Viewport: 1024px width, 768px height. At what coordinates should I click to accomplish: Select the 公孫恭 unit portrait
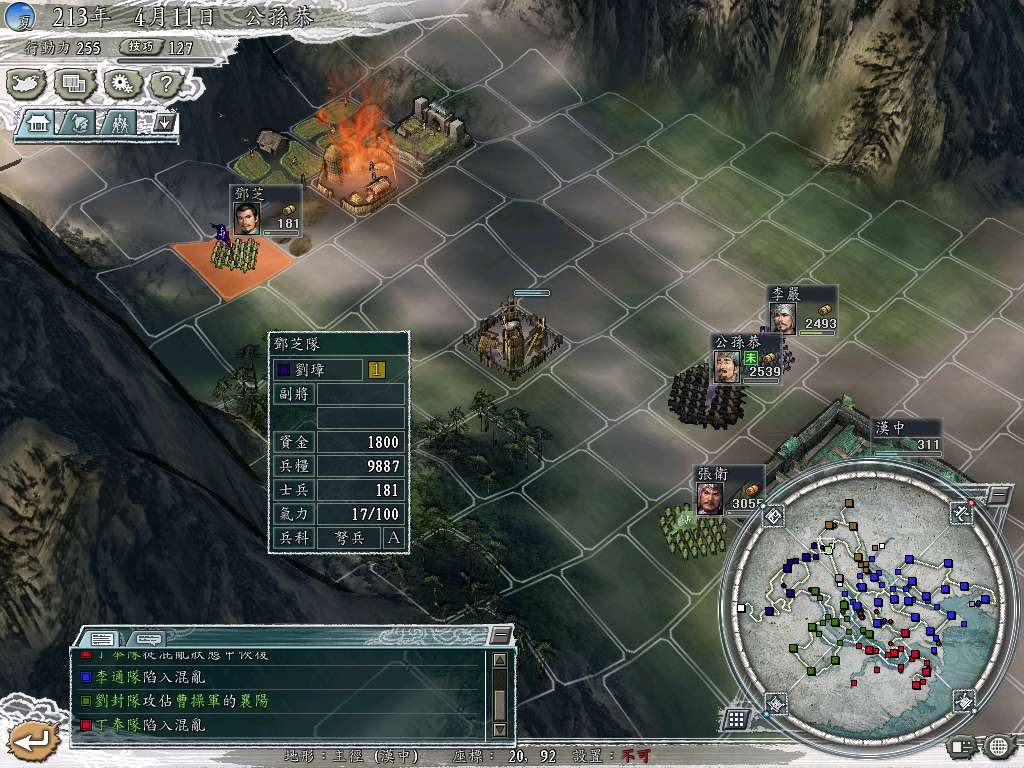pos(725,366)
